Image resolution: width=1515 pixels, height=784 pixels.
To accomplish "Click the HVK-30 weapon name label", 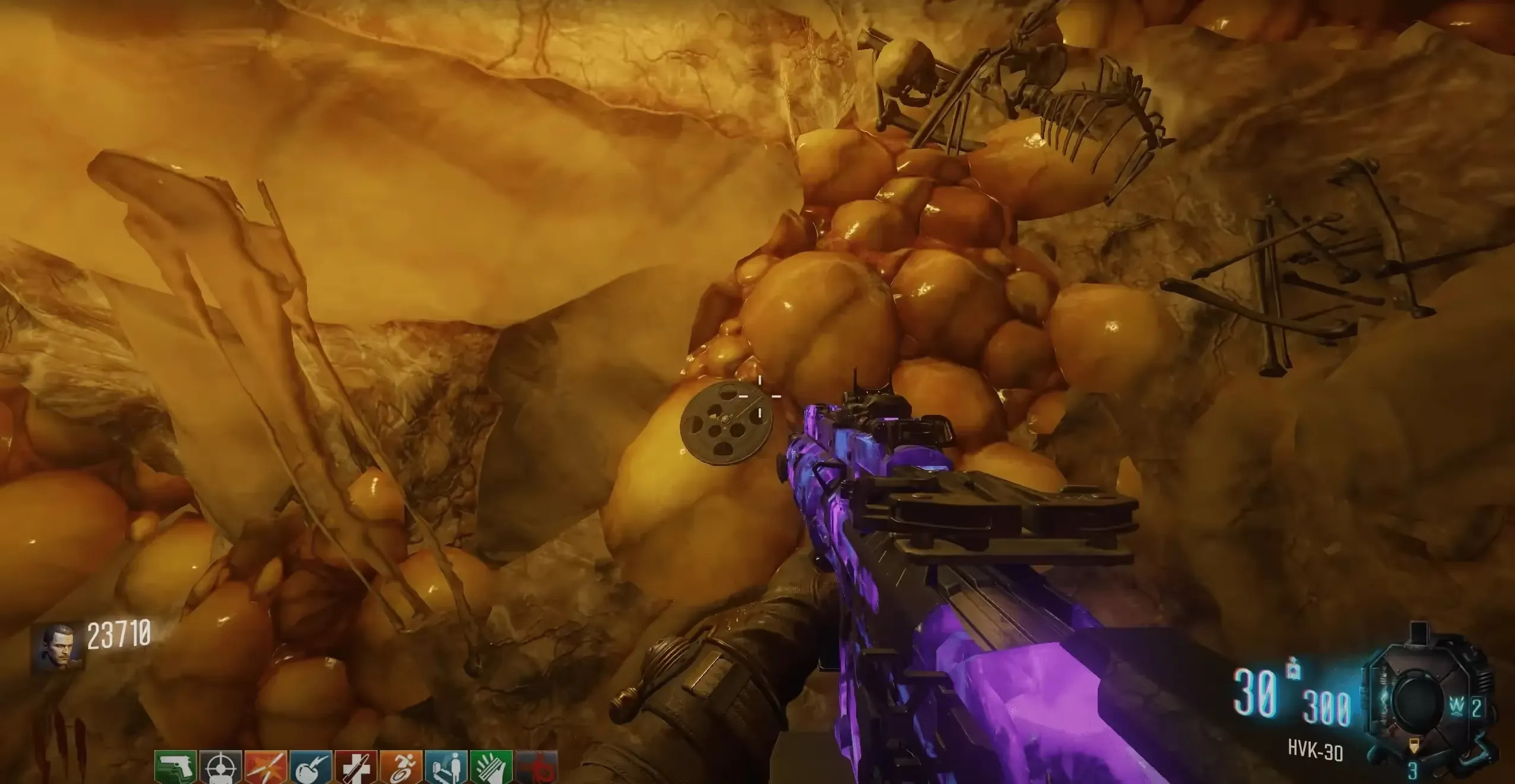I will coord(1315,752).
